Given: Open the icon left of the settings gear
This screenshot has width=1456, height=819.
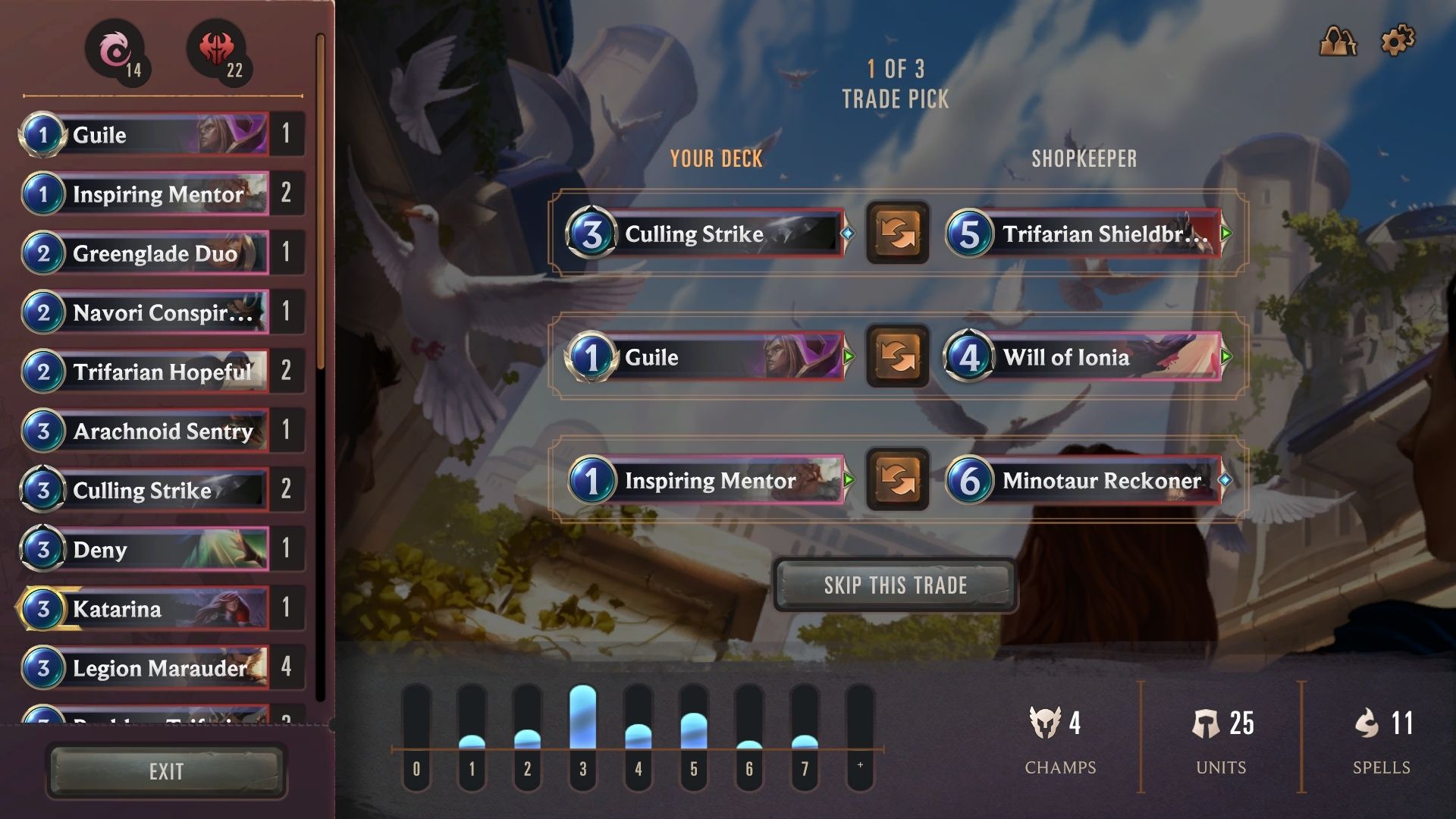Looking at the screenshot, I should click(1338, 40).
